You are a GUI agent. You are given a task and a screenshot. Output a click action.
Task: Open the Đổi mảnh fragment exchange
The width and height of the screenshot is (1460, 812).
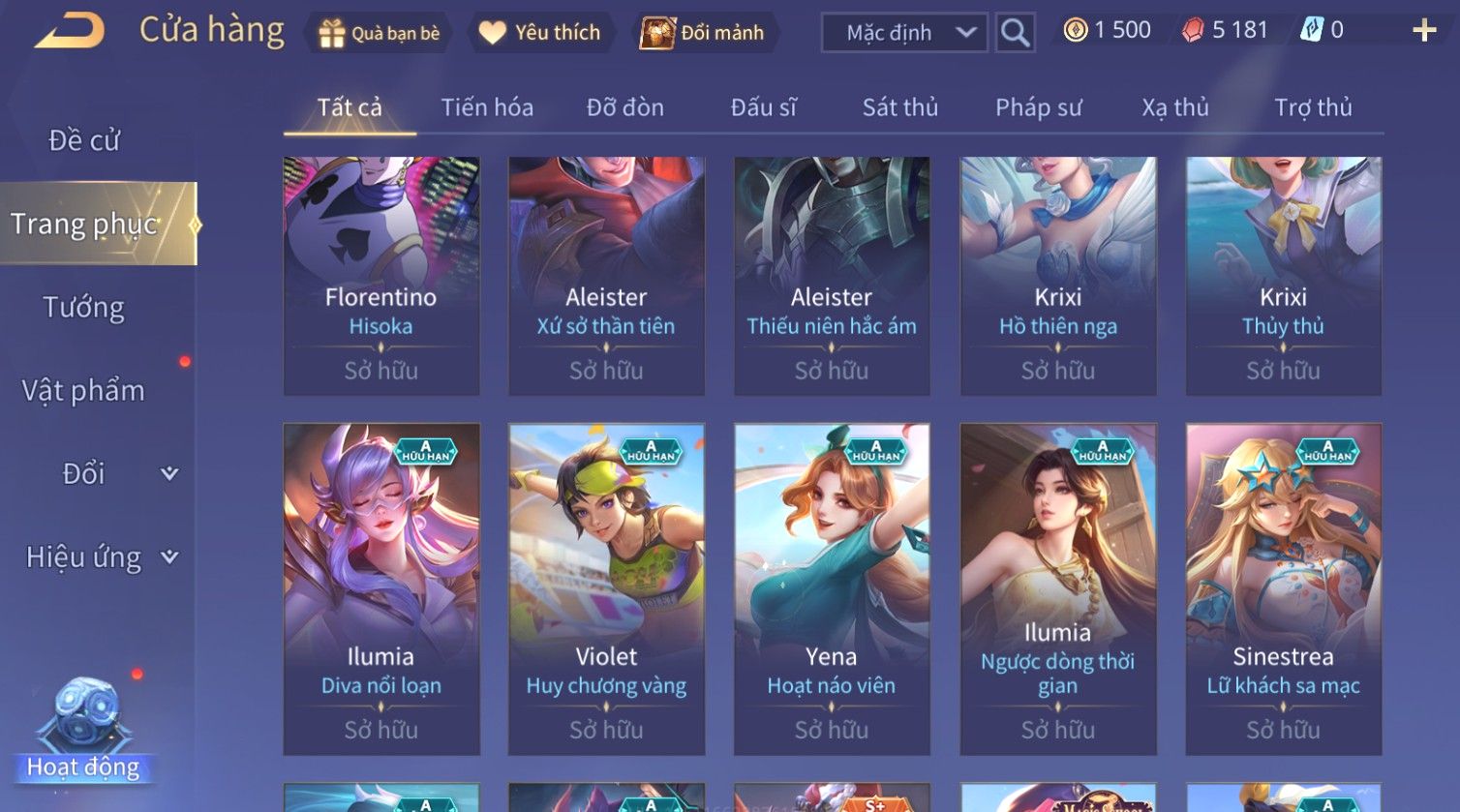click(x=703, y=33)
